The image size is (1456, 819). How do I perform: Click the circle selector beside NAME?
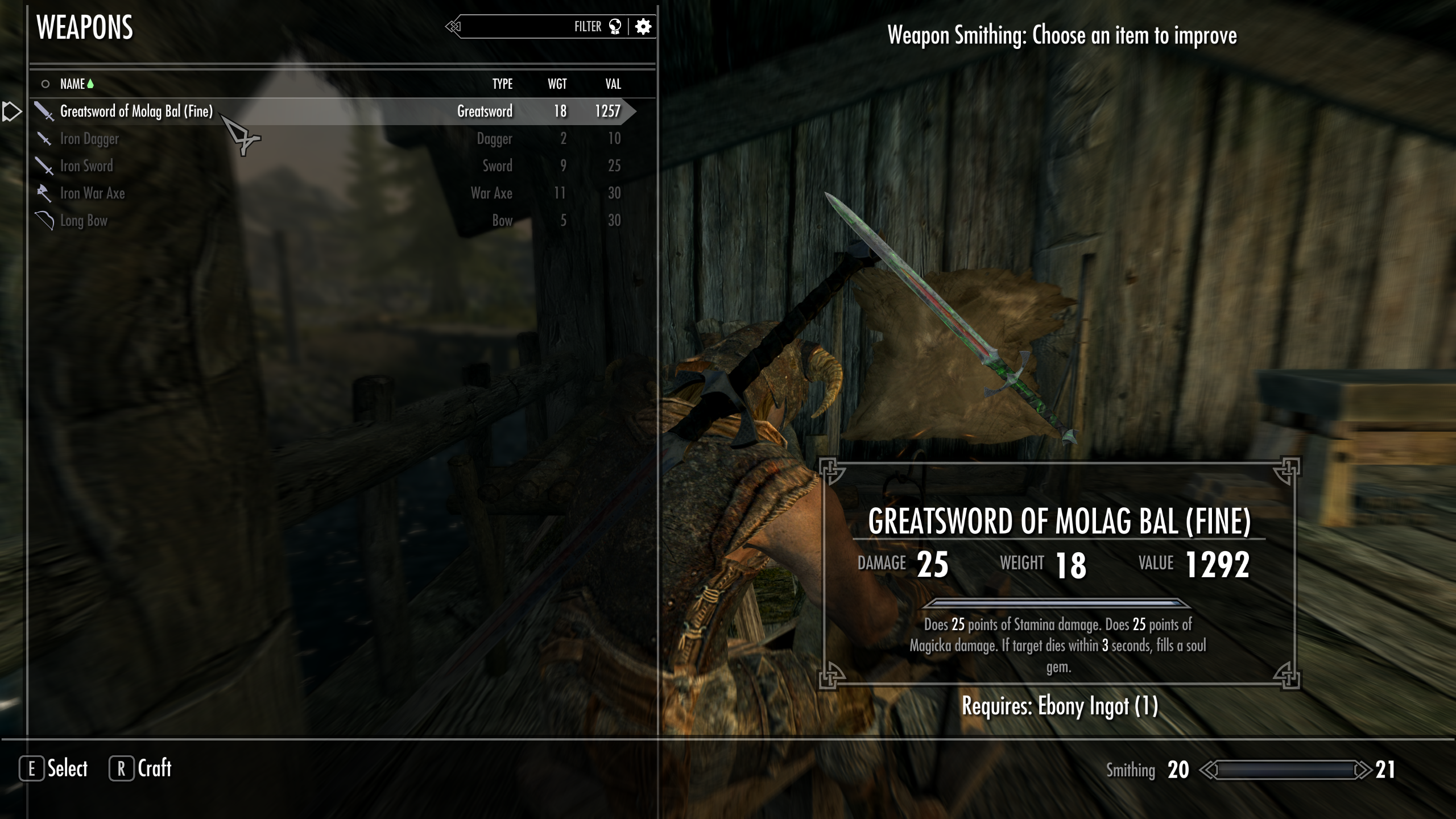(45, 83)
